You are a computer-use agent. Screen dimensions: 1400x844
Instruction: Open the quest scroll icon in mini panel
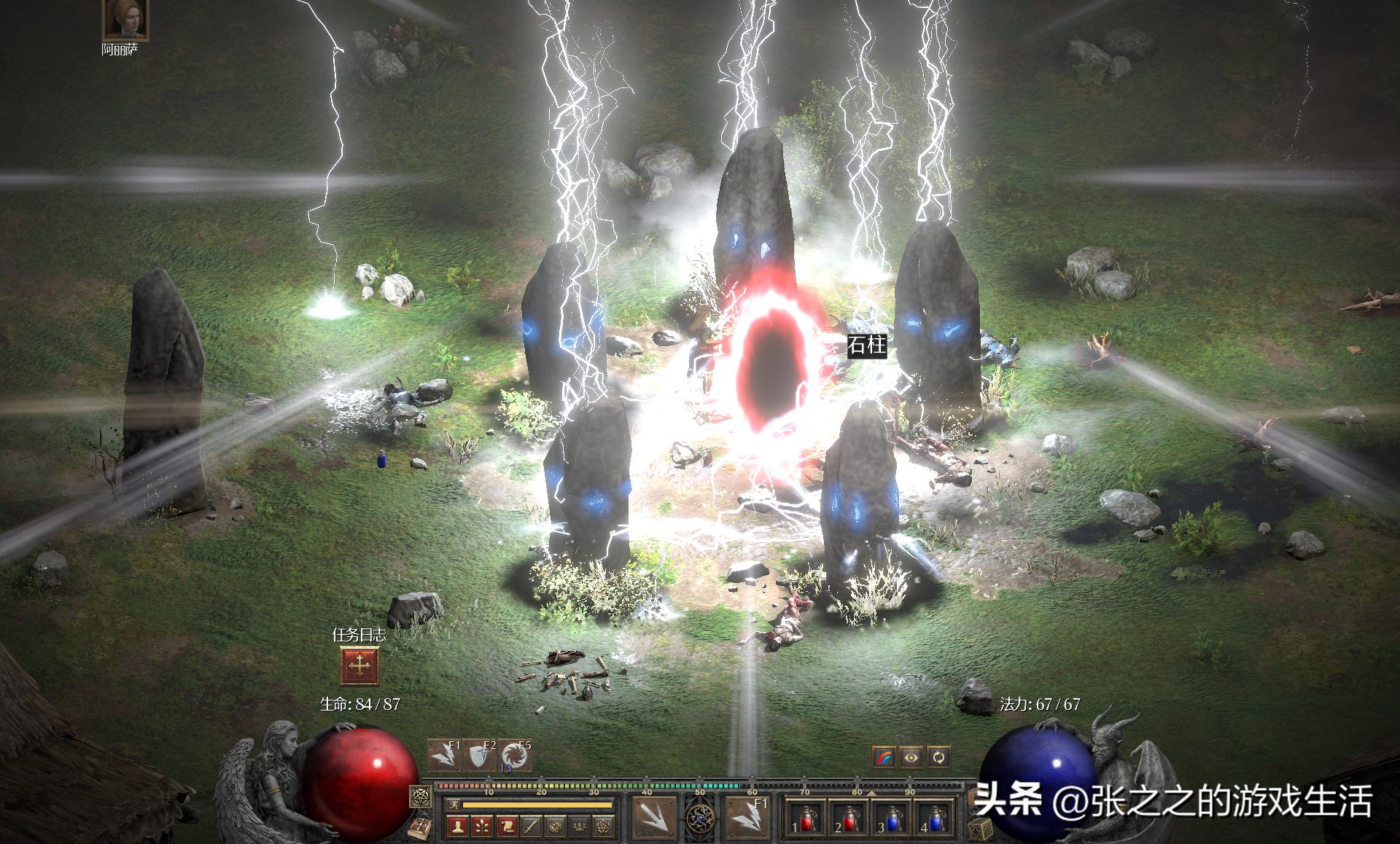click(x=507, y=827)
